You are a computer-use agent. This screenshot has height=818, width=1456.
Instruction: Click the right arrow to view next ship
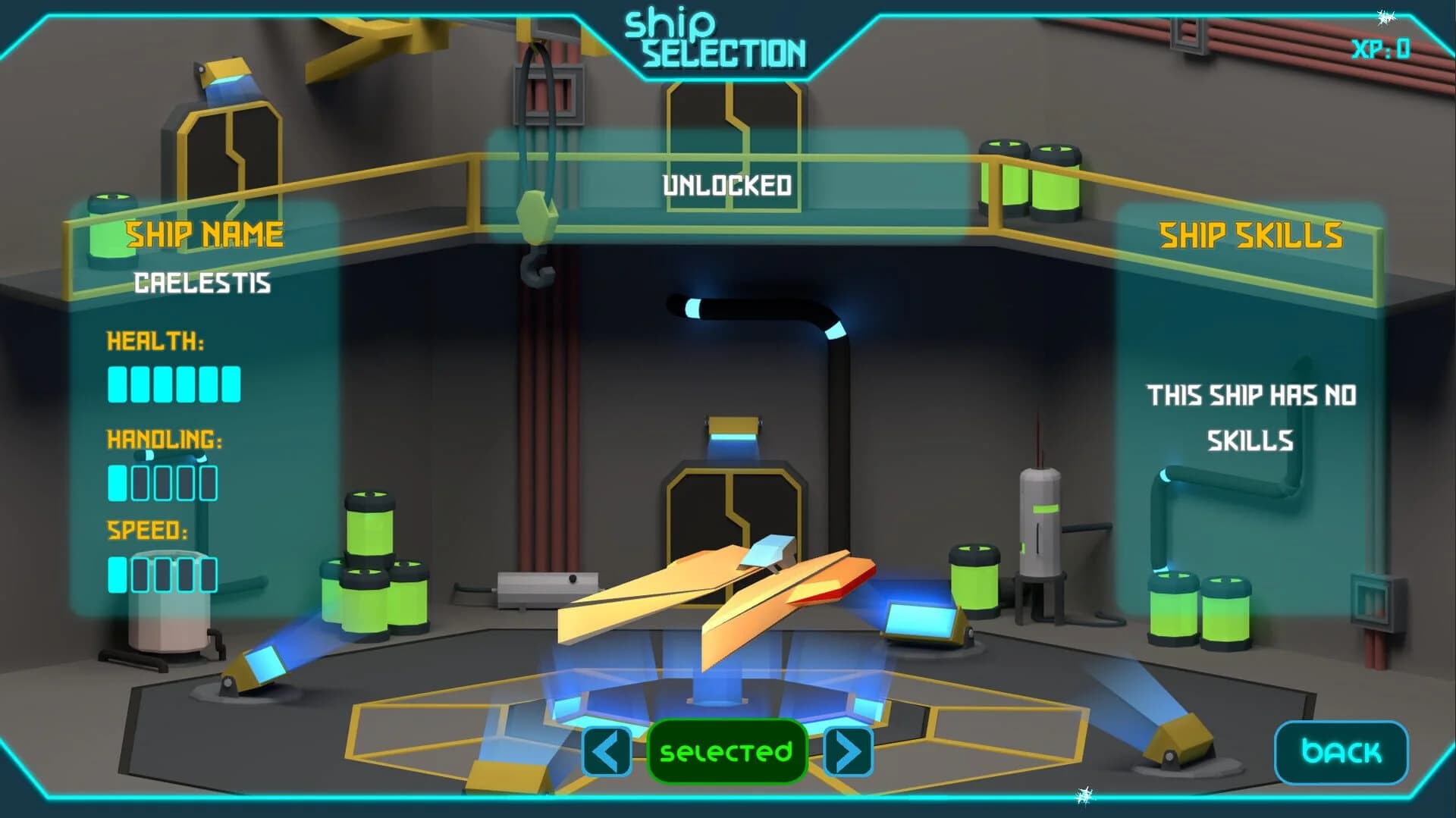click(849, 751)
